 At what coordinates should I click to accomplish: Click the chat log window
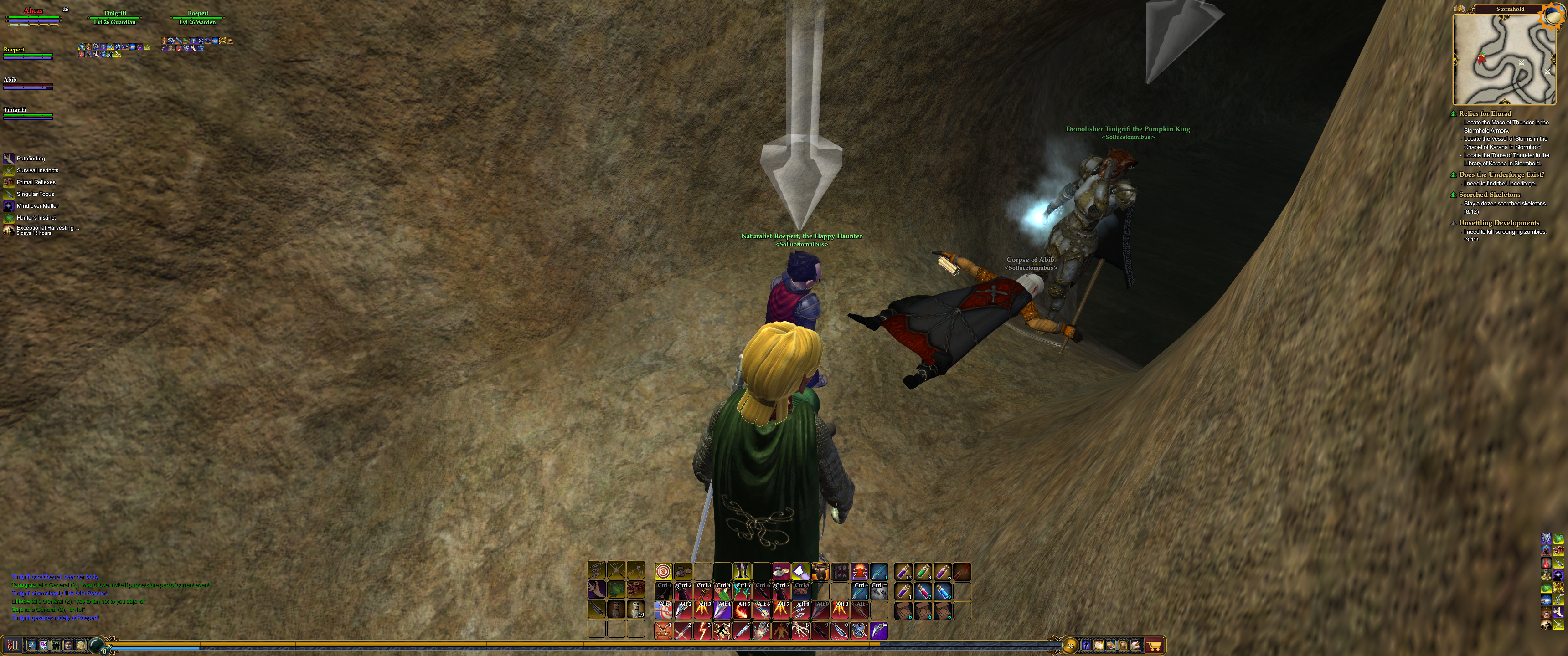109,597
